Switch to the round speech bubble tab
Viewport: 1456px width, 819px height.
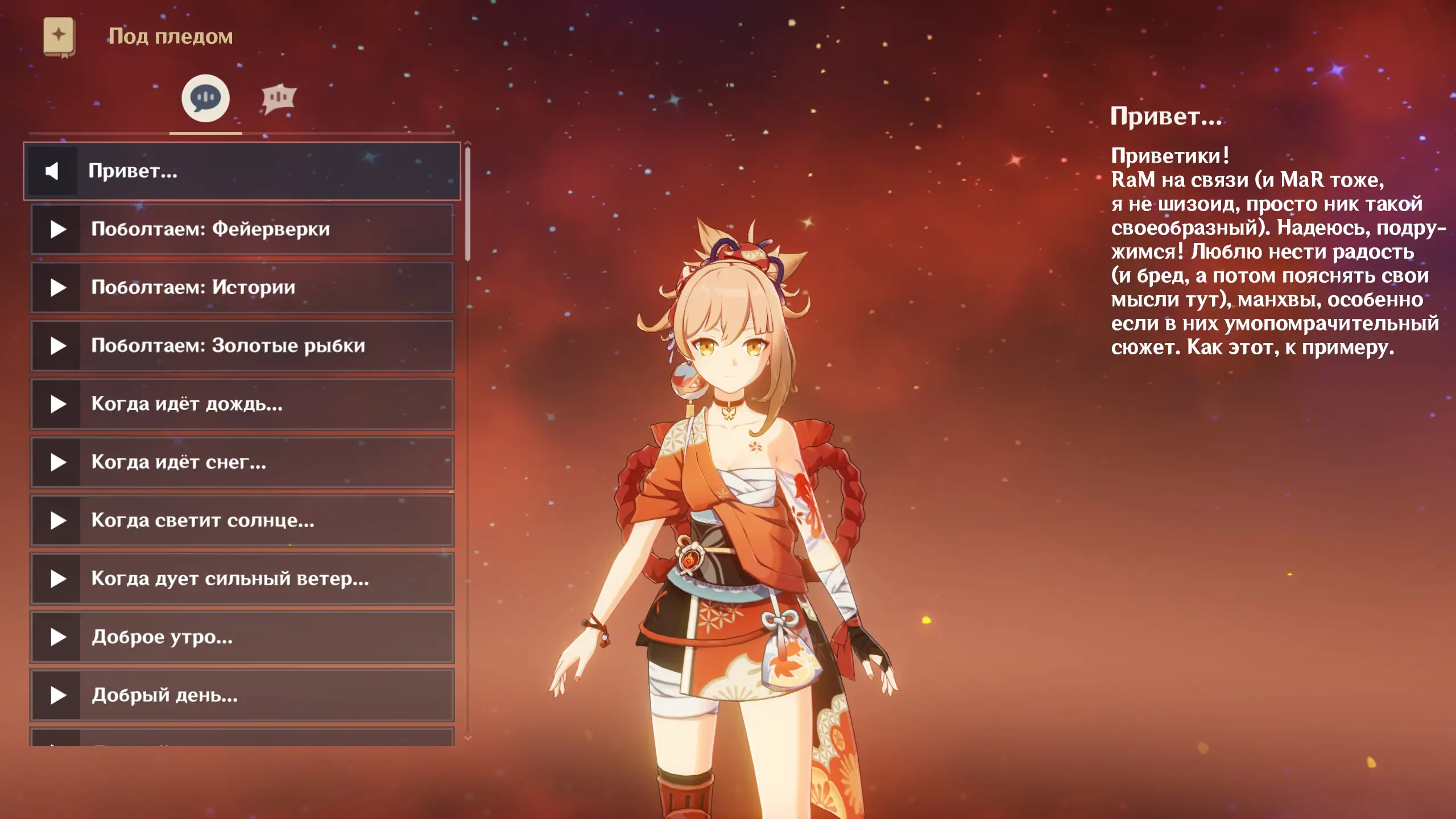click(205, 98)
